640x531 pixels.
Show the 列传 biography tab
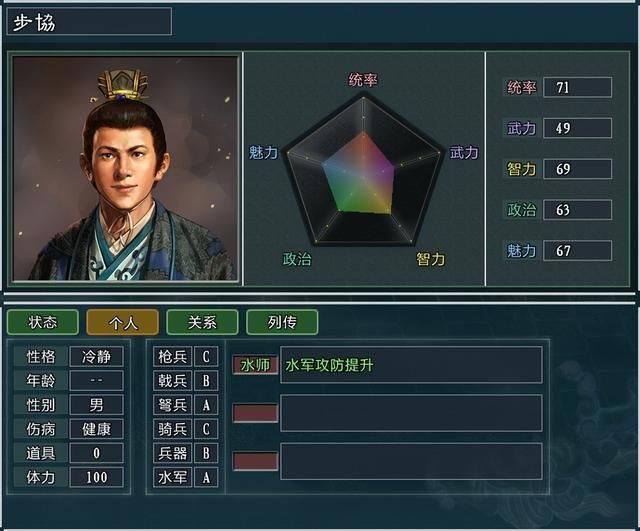(282, 322)
